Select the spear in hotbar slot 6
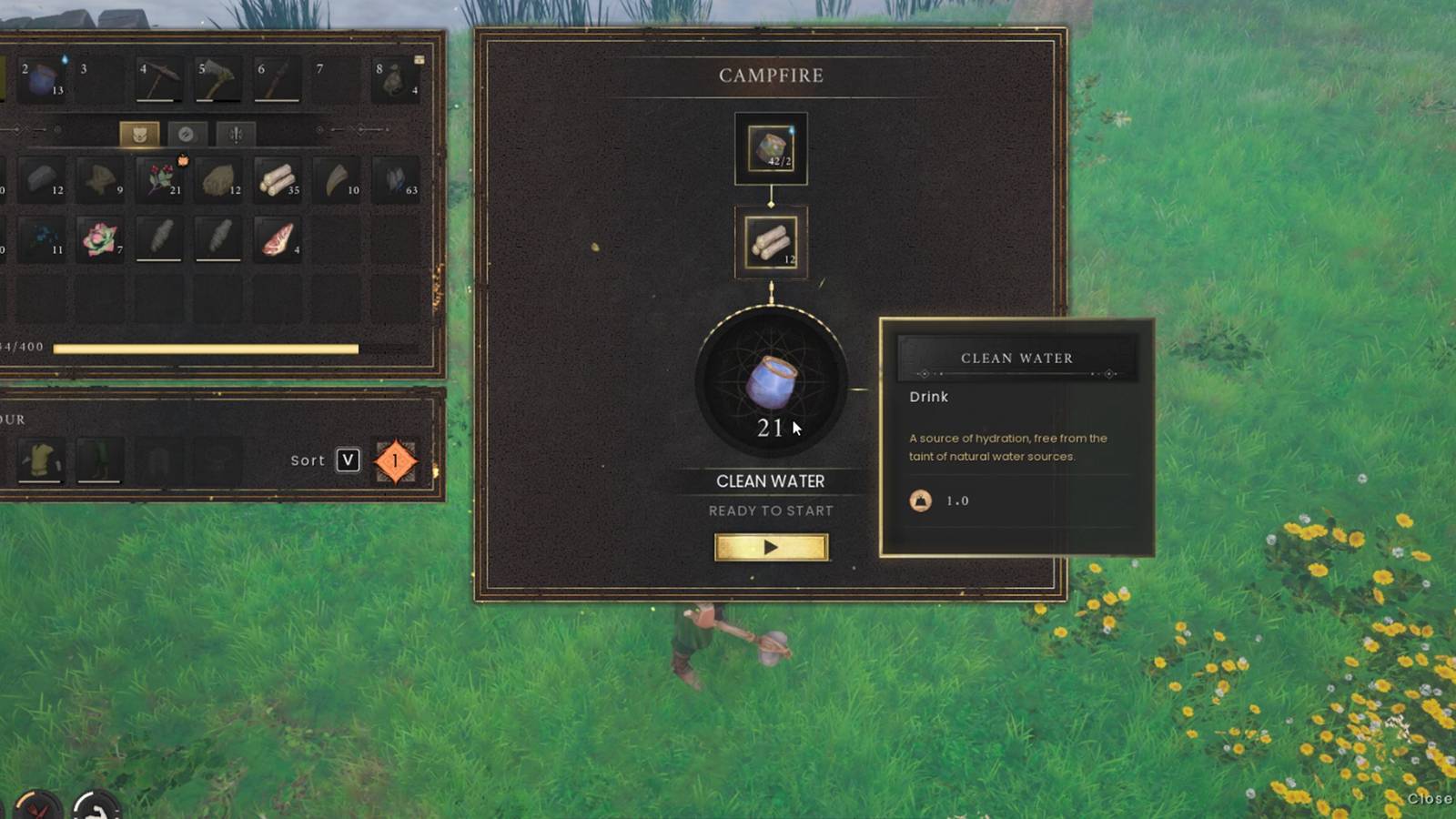1456x819 pixels. coord(275,80)
